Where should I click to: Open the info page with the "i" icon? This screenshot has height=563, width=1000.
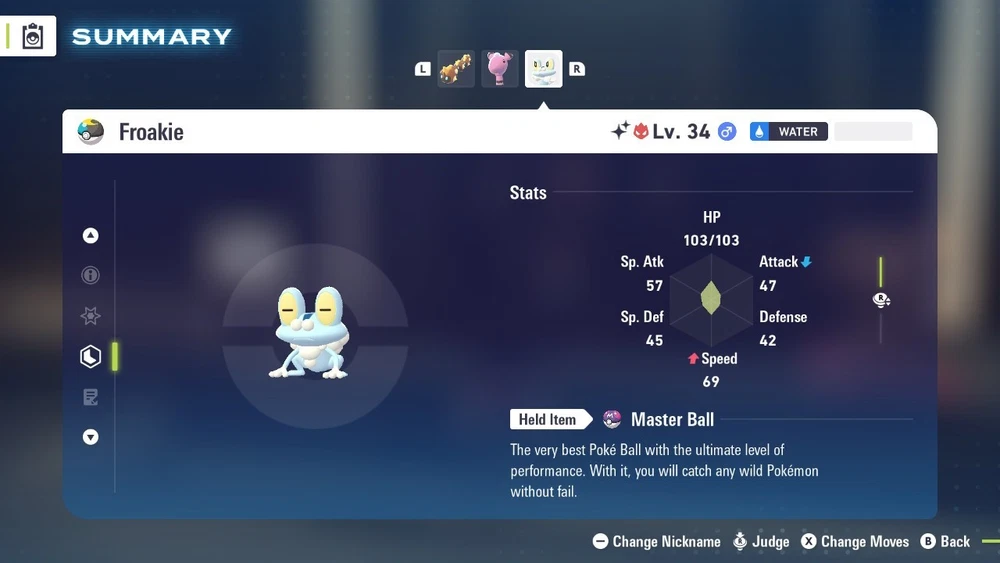pos(91,276)
